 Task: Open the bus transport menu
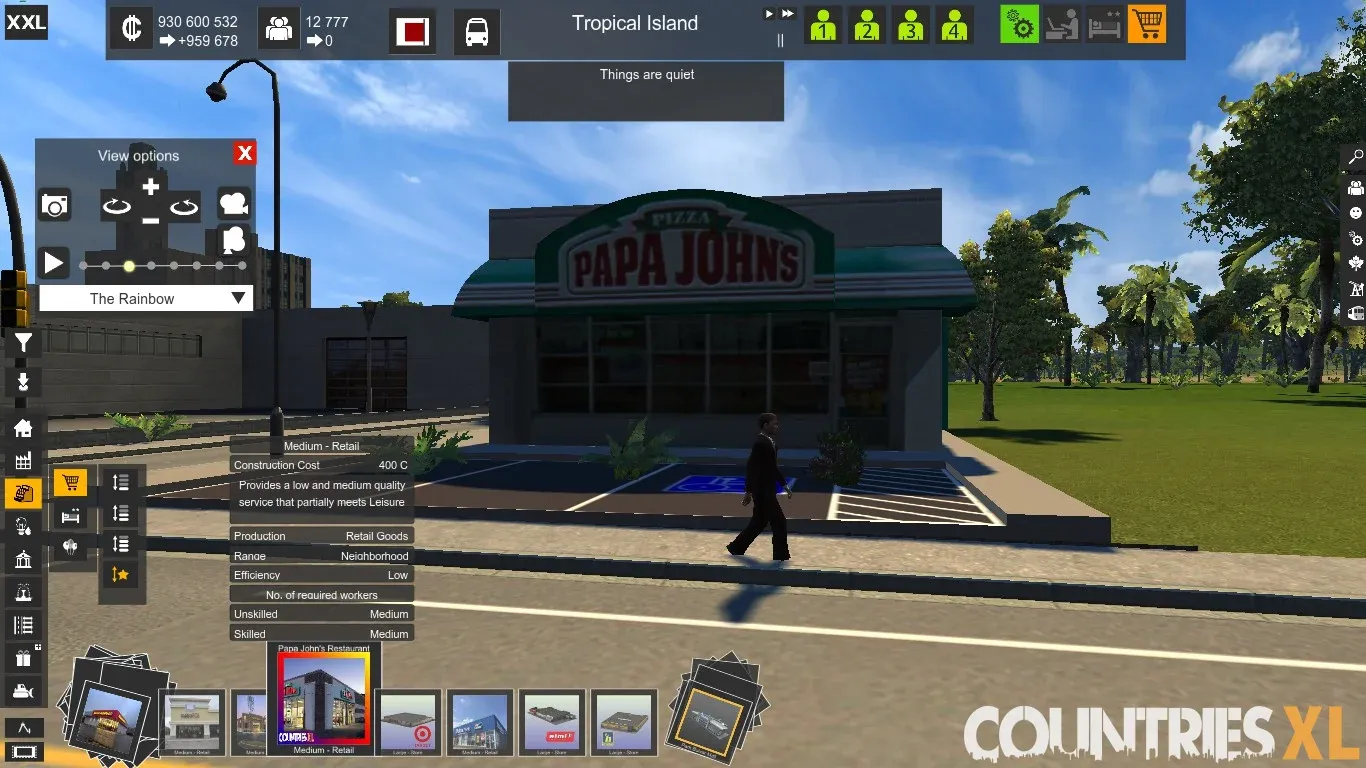[x=477, y=31]
